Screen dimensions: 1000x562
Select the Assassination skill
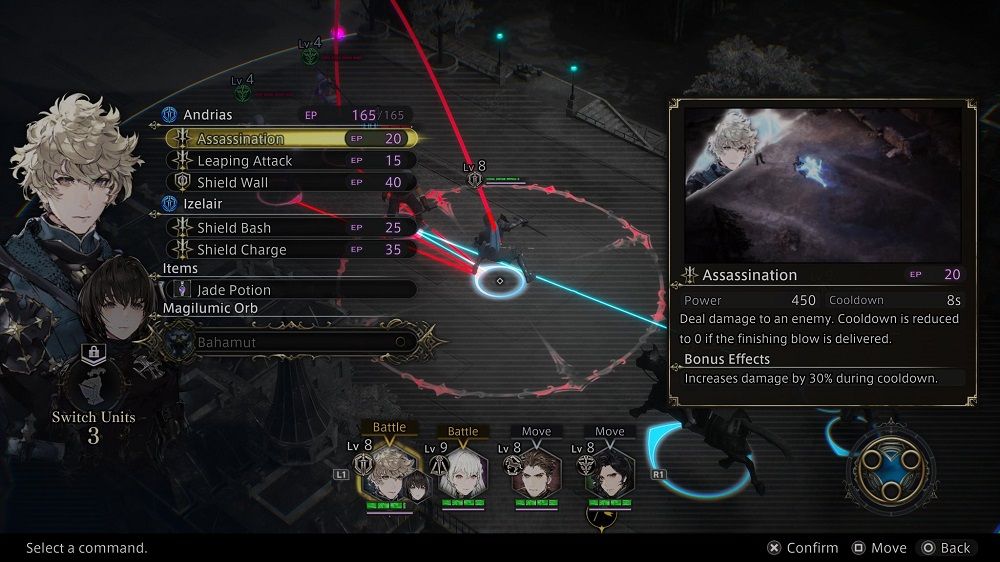point(290,139)
